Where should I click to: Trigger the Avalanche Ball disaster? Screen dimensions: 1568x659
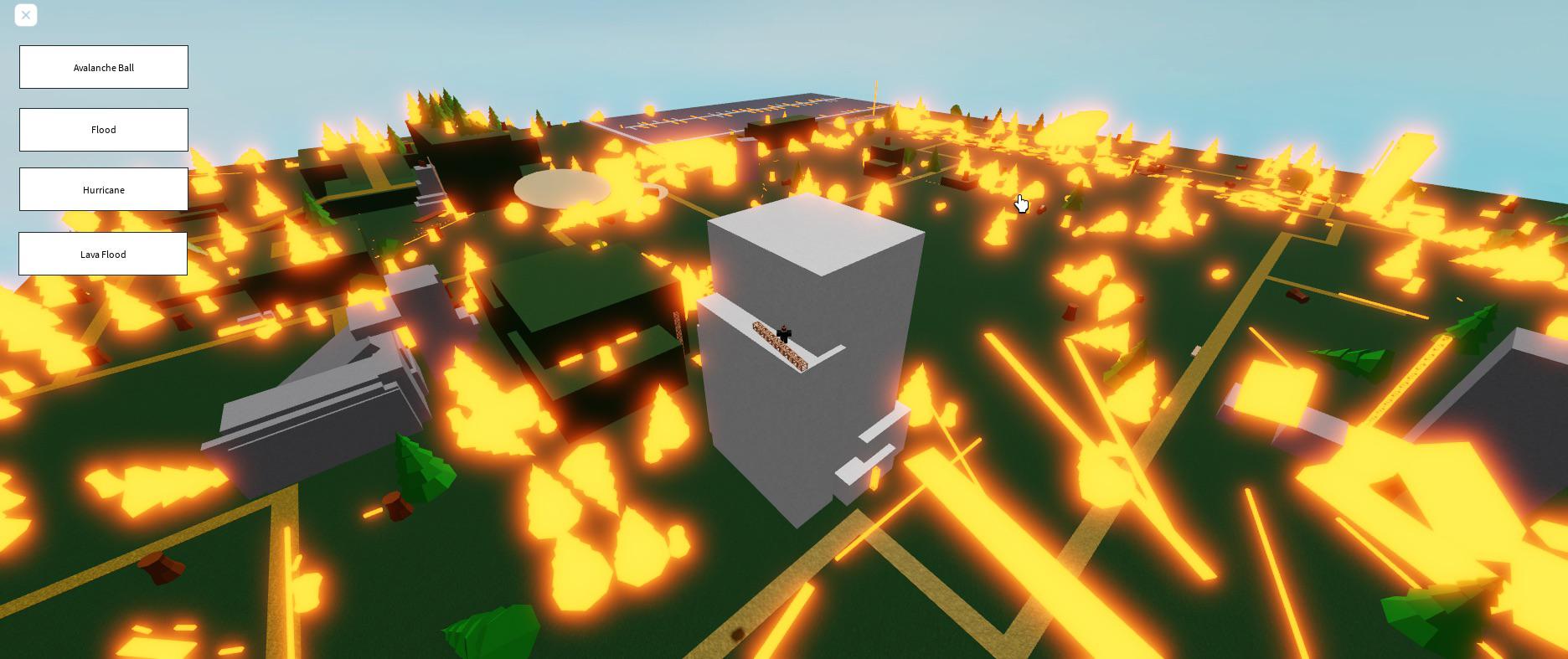103,67
